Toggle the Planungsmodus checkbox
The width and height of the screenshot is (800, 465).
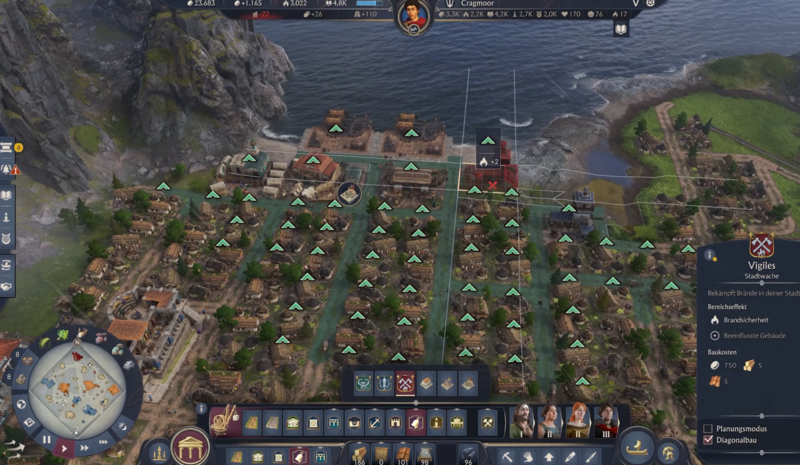click(x=708, y=428)
